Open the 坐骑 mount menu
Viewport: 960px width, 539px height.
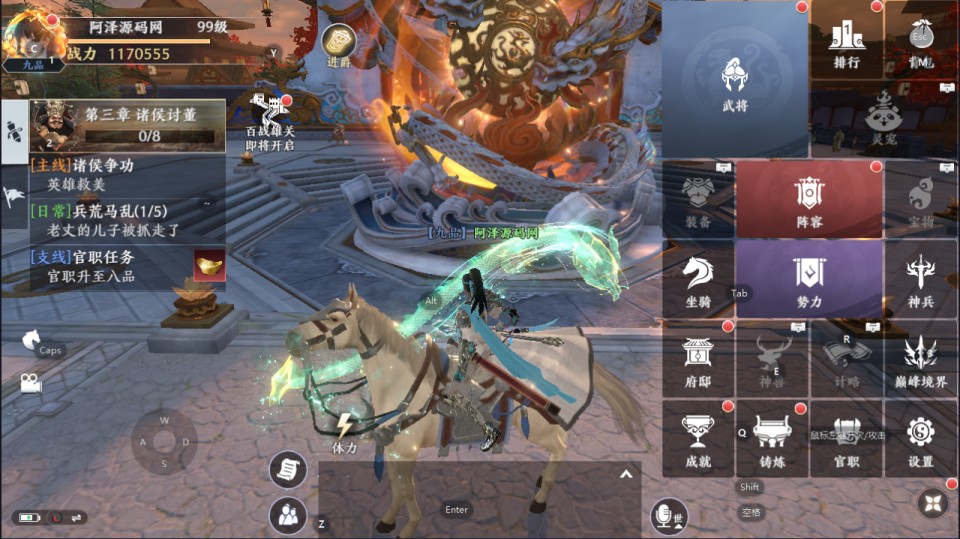pyautogui.click(x=698, y=279)
